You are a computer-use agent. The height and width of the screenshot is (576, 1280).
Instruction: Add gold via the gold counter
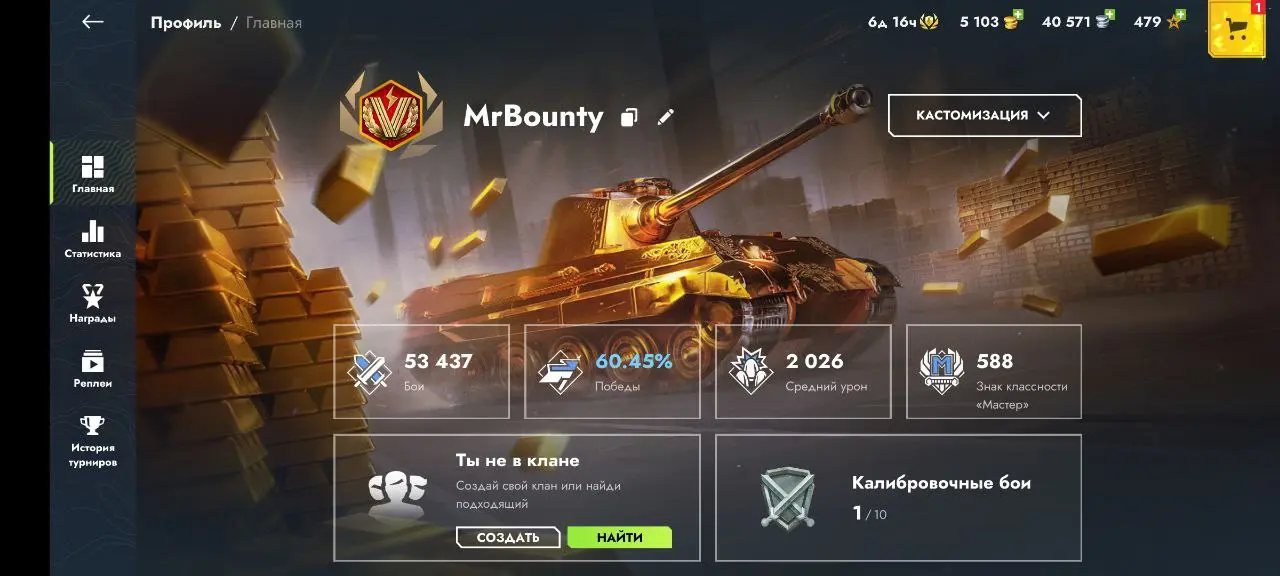pyautogui.click(x=989, y=21)
